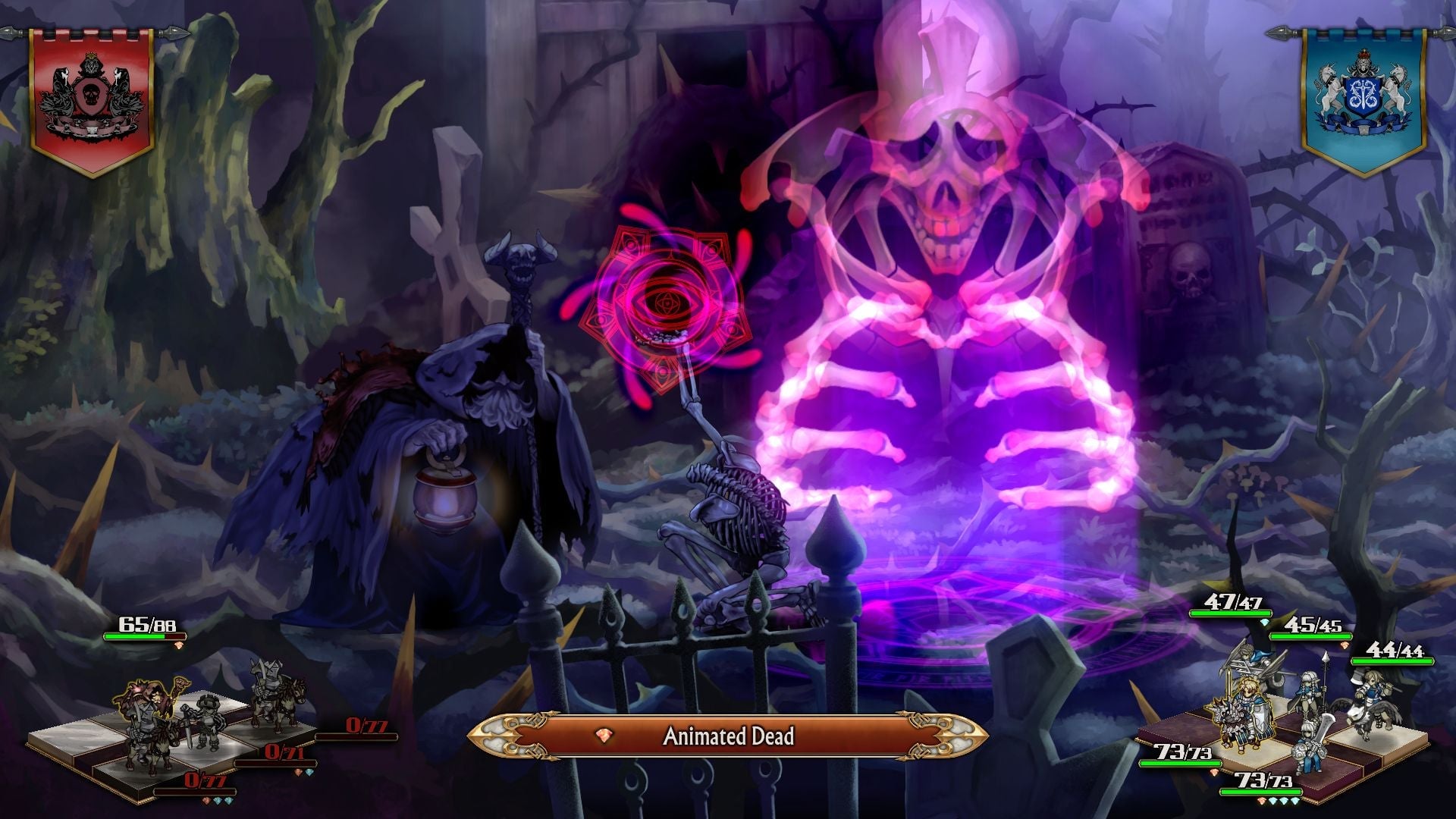This screenshot has height=819, width=1456.
Task: Select the blue diamond under the 47/47 bar
Action: (1264, 621)
